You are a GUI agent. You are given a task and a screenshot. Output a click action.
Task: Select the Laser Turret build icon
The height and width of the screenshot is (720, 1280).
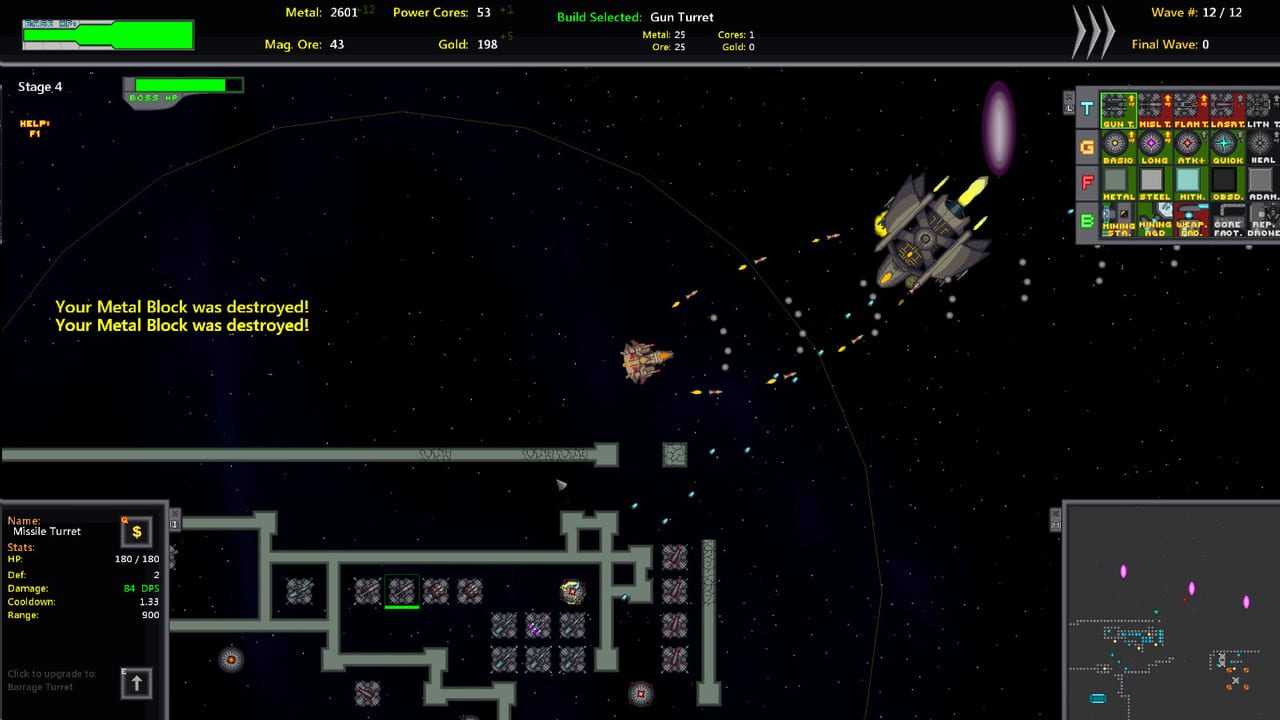click(1225, 108)
